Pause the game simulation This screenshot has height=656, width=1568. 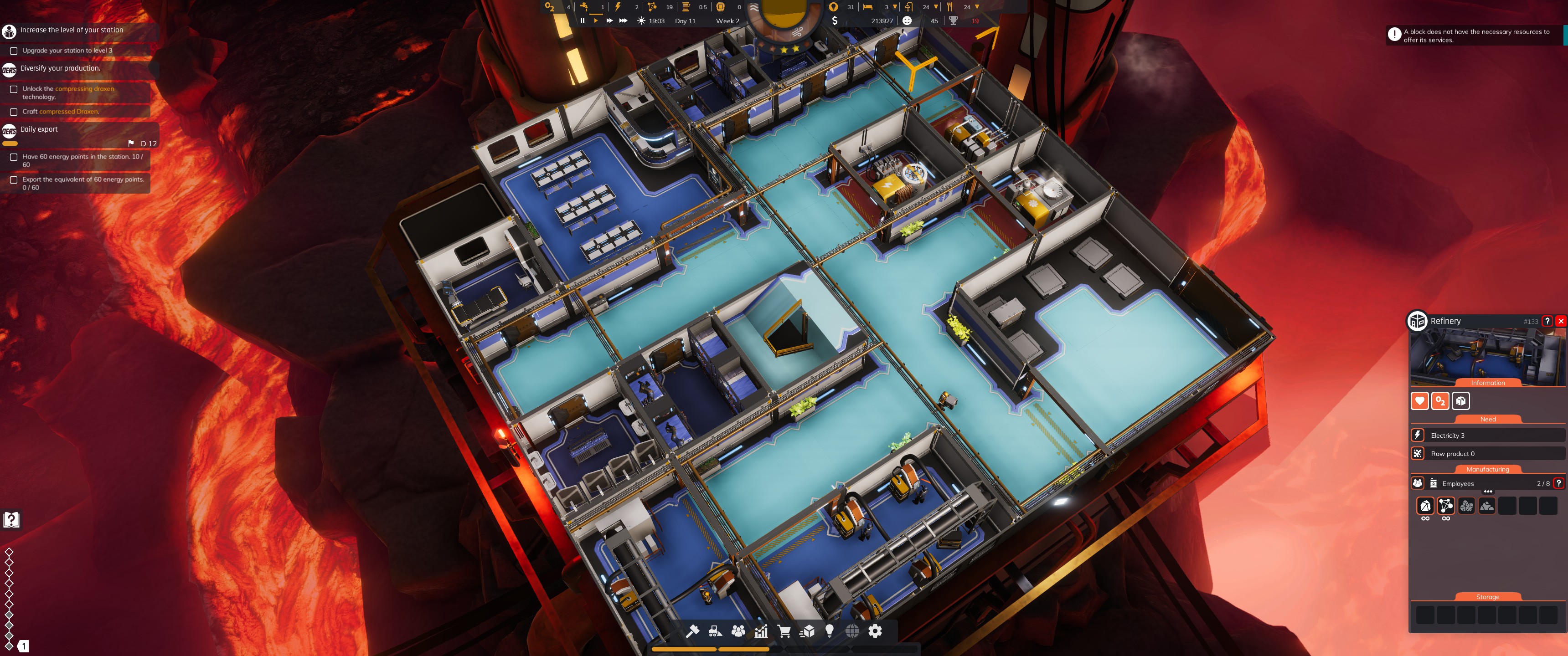[x=583, y=20]
